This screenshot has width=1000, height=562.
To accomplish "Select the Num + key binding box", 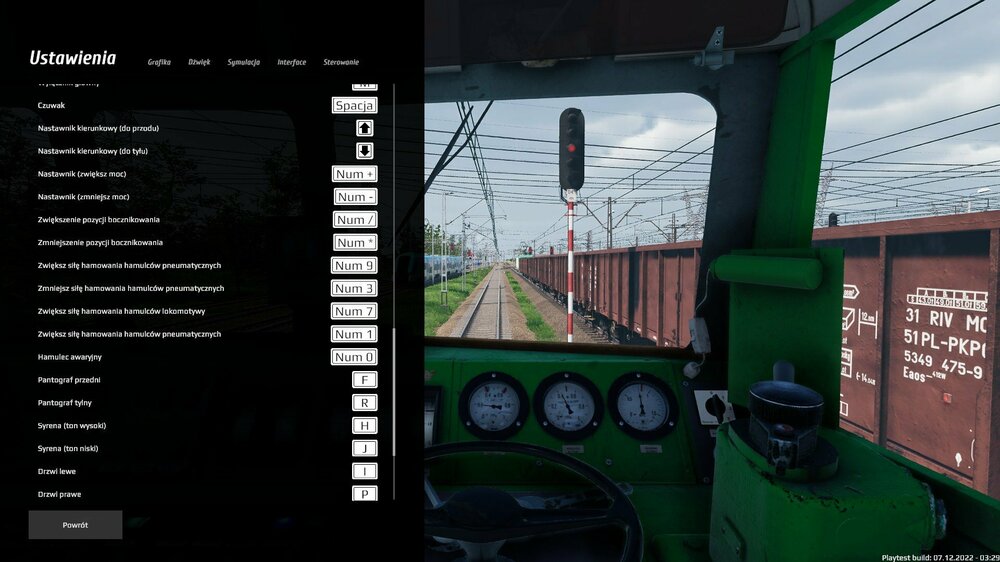I will click(355, 174).
